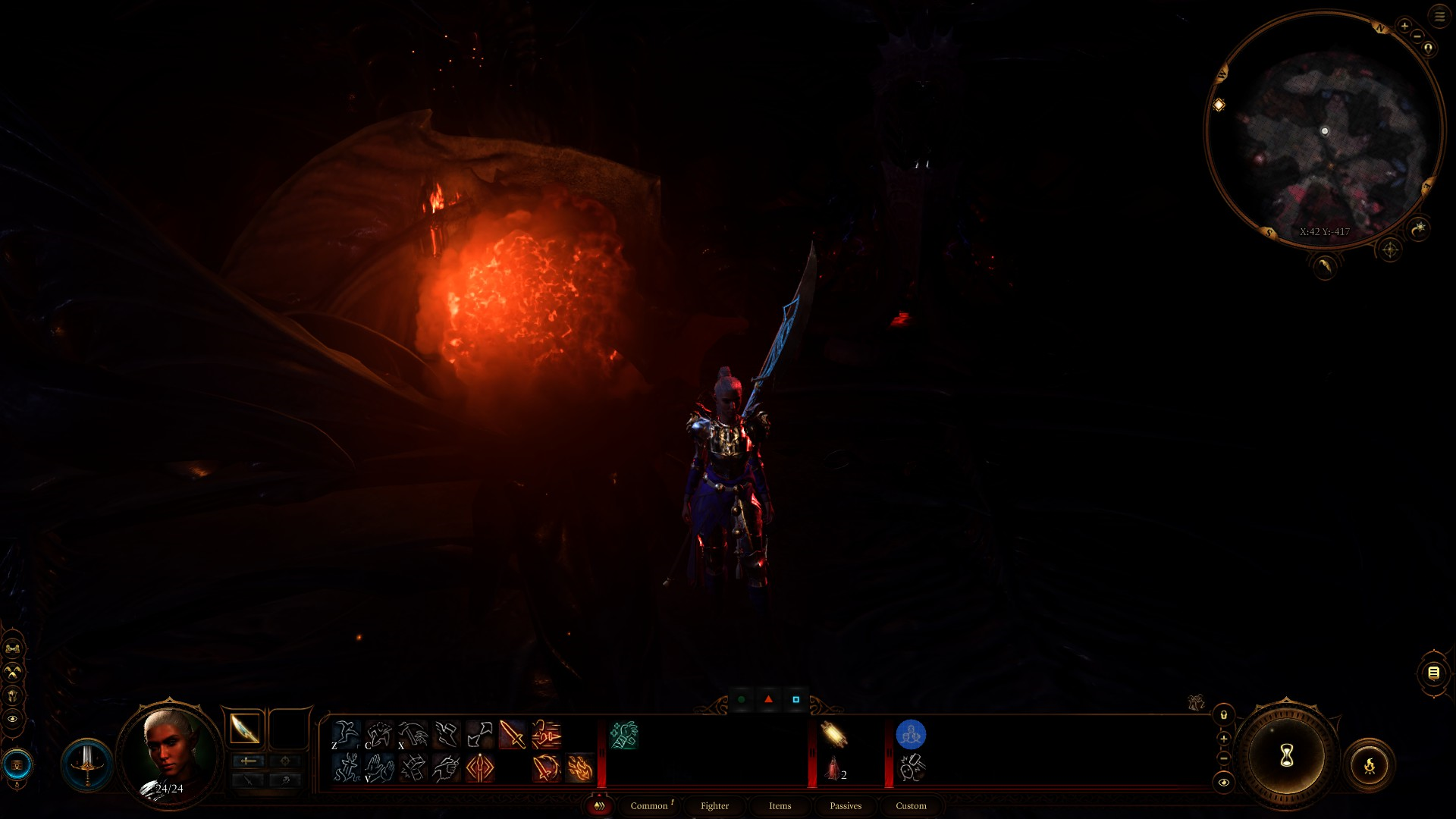Use the green bandaged hand healing ability
Viewport: 1456px width, 819px height.
(x=624, y=734)
